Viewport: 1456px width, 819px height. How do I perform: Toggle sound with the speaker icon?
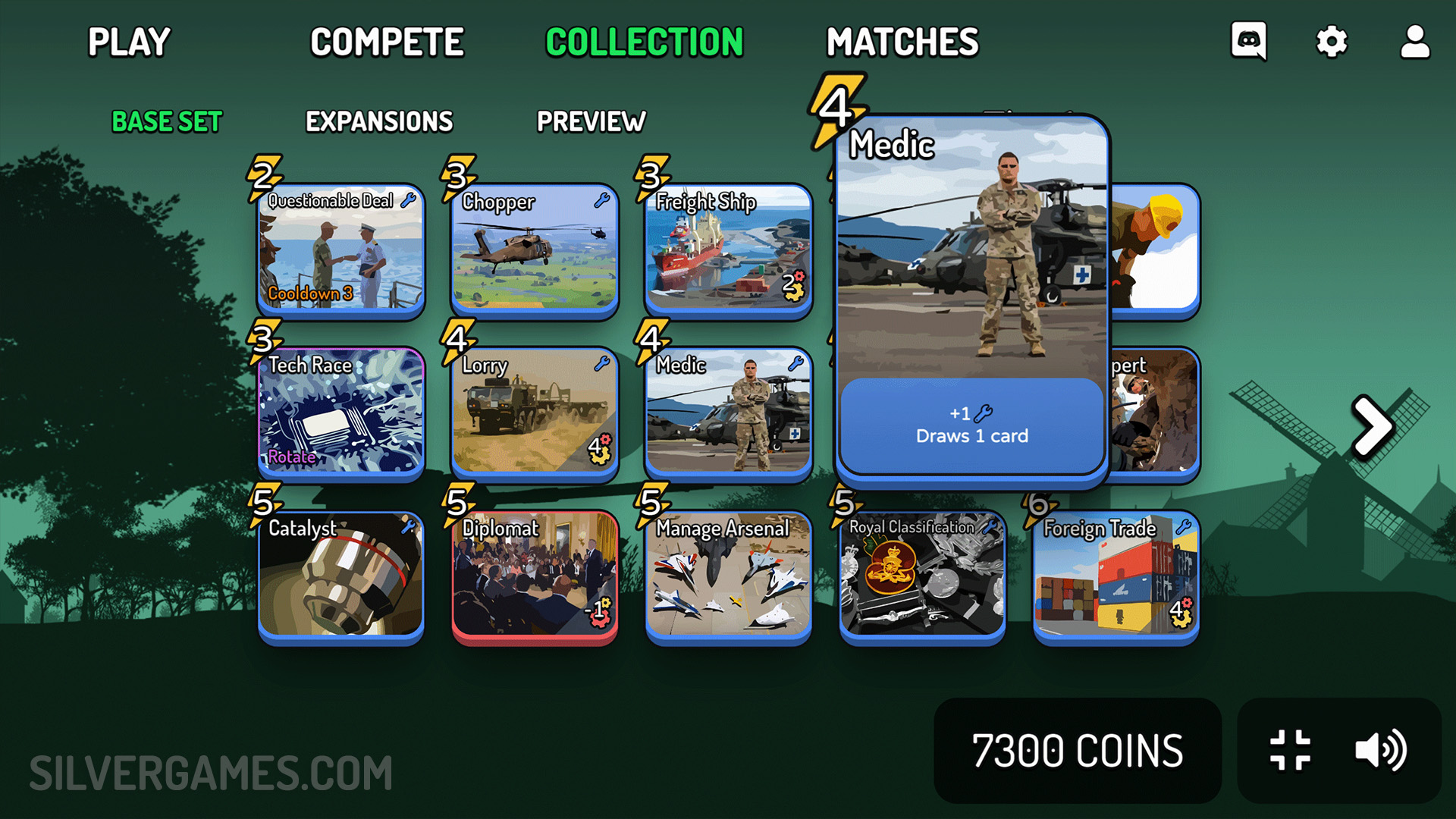click(1380, 750)
